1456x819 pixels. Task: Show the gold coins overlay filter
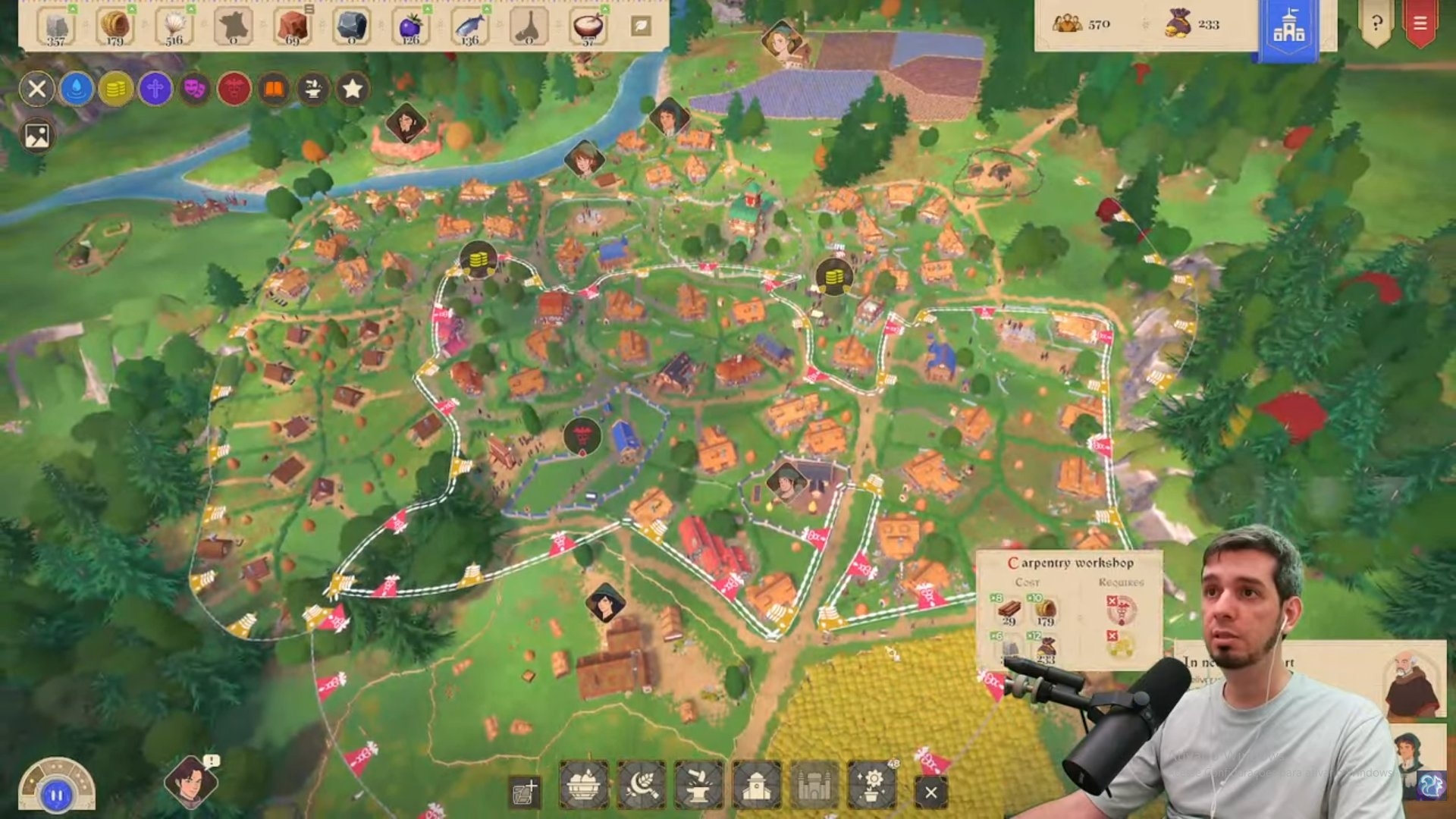click(115, 89)
